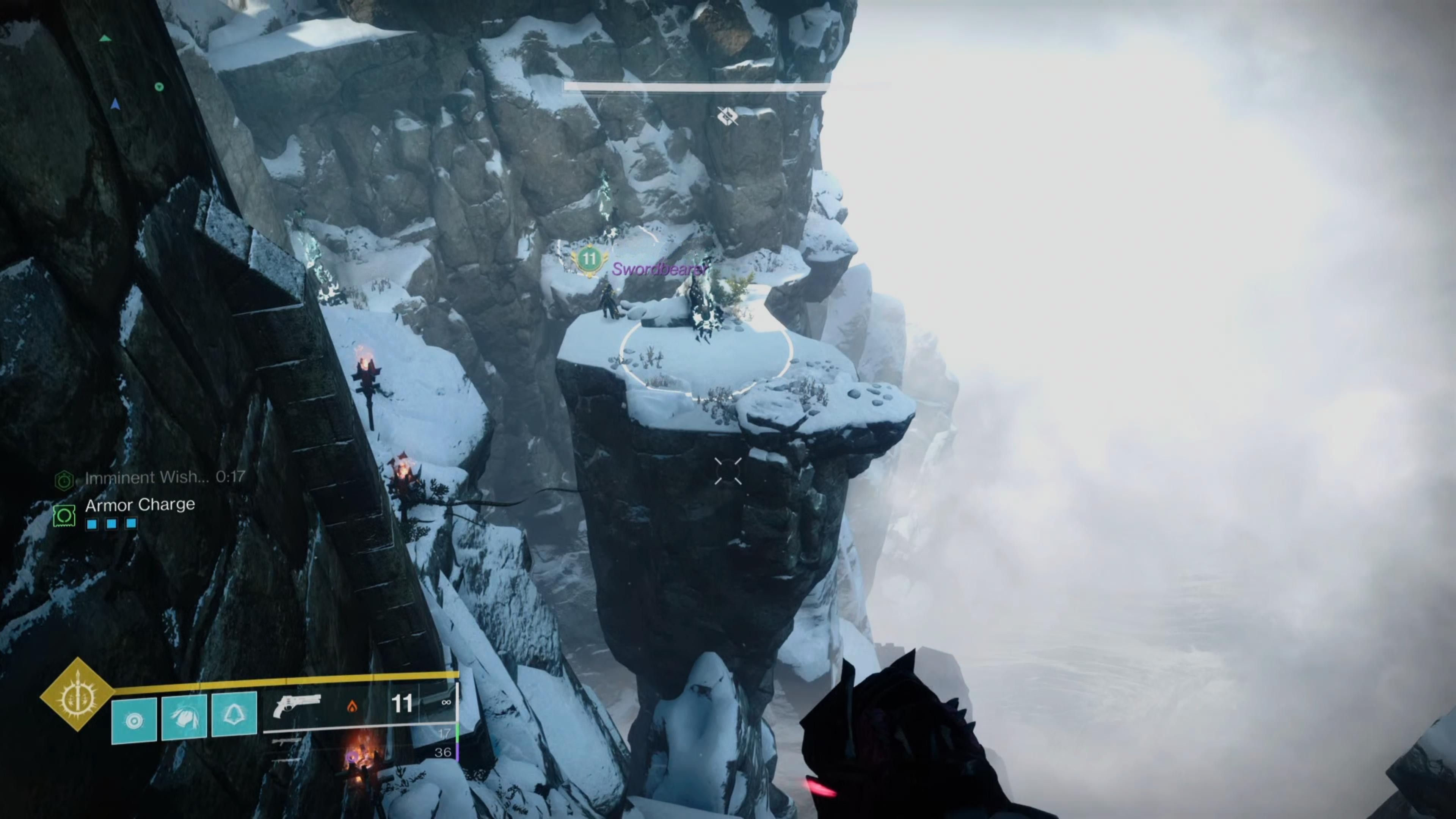Select the secondary weapon silhouette below hand cannon
1456x819 pixels.
tap(287, 741)
